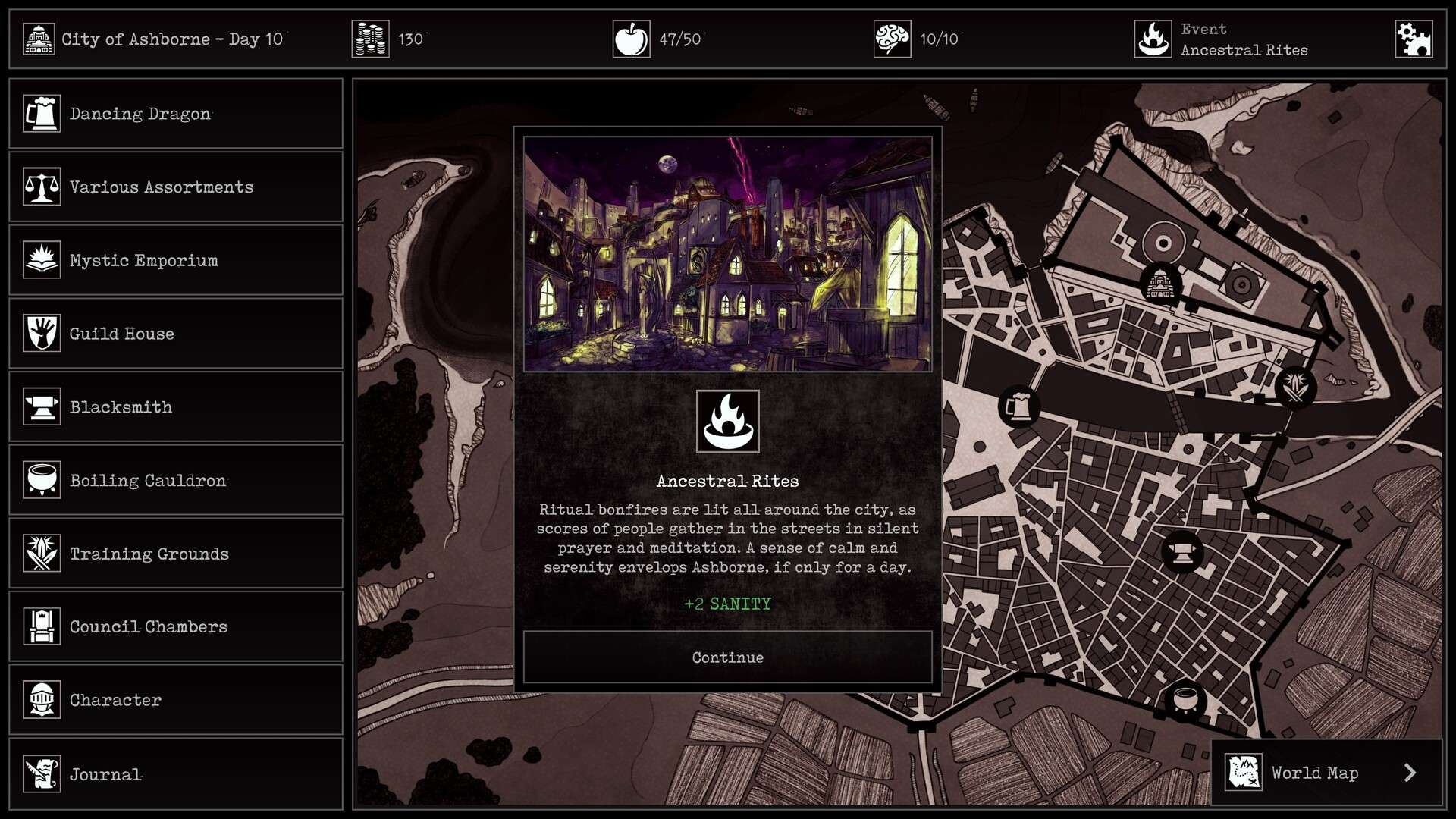
Task: Enter the Council Chambers
Action: (x=176, y=627)
